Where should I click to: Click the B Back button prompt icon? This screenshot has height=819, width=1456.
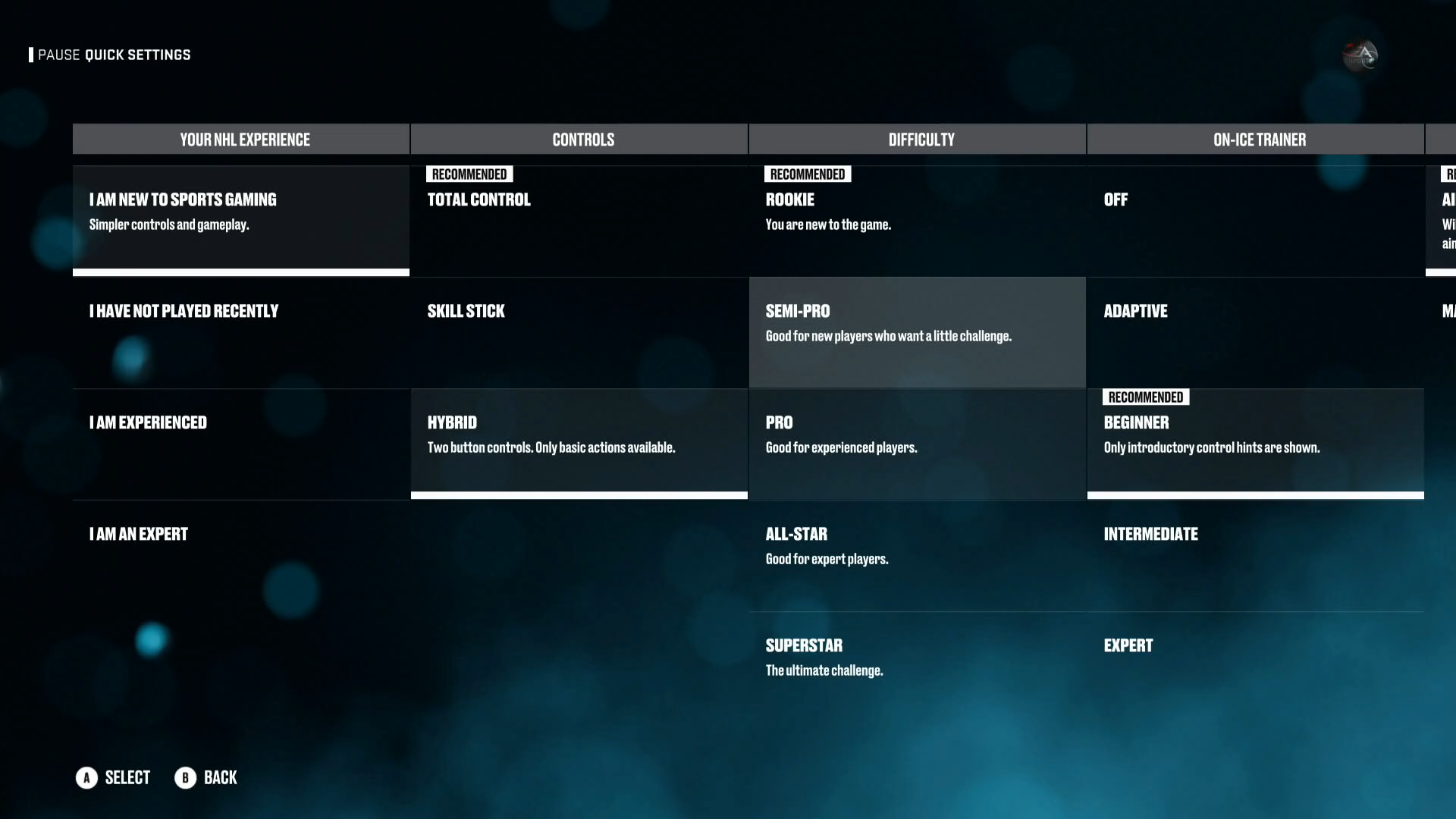click(x=184, y=777)
